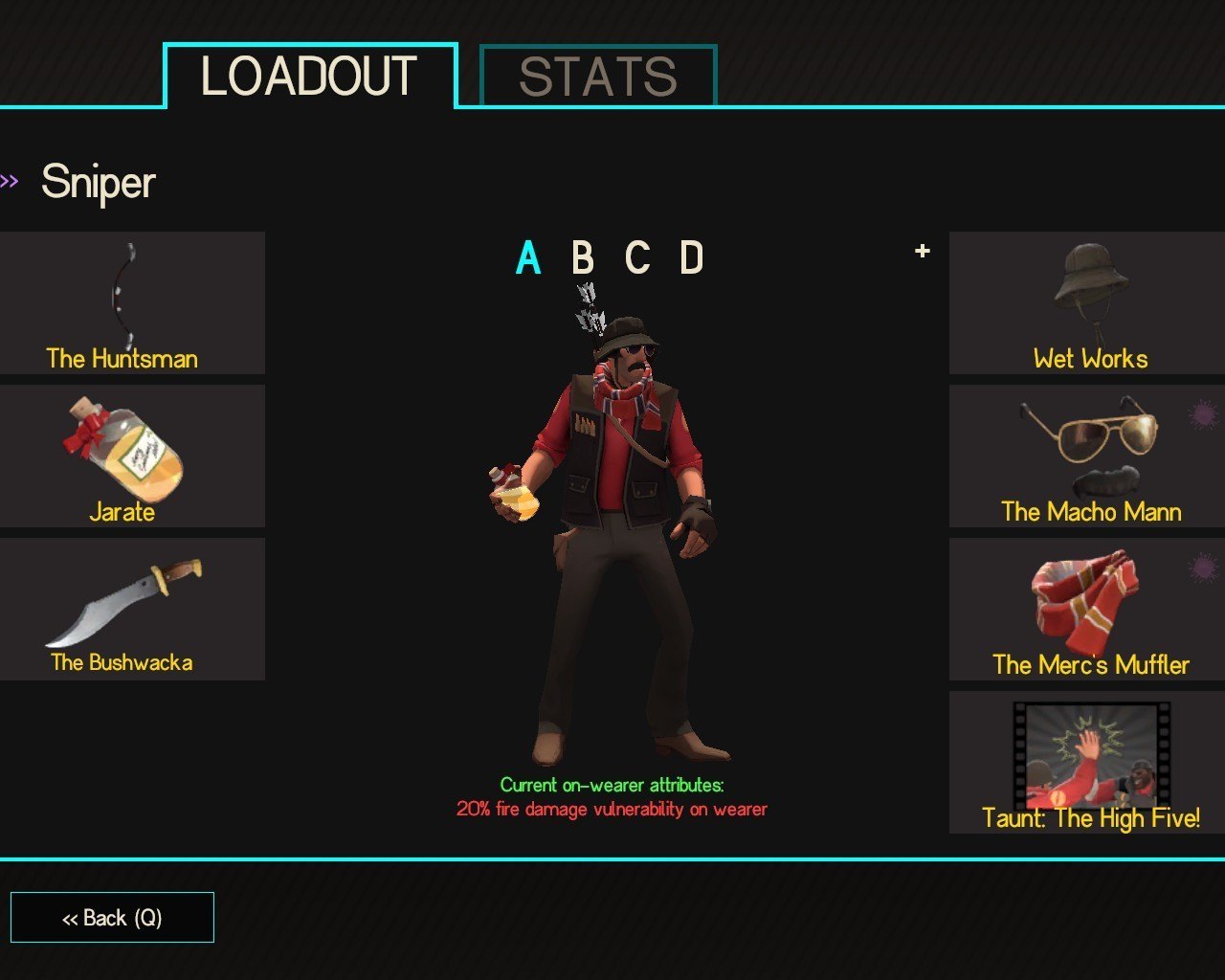1225x980 pixels.
Task: Switch to loadout preset B
Action: (582, 258)
